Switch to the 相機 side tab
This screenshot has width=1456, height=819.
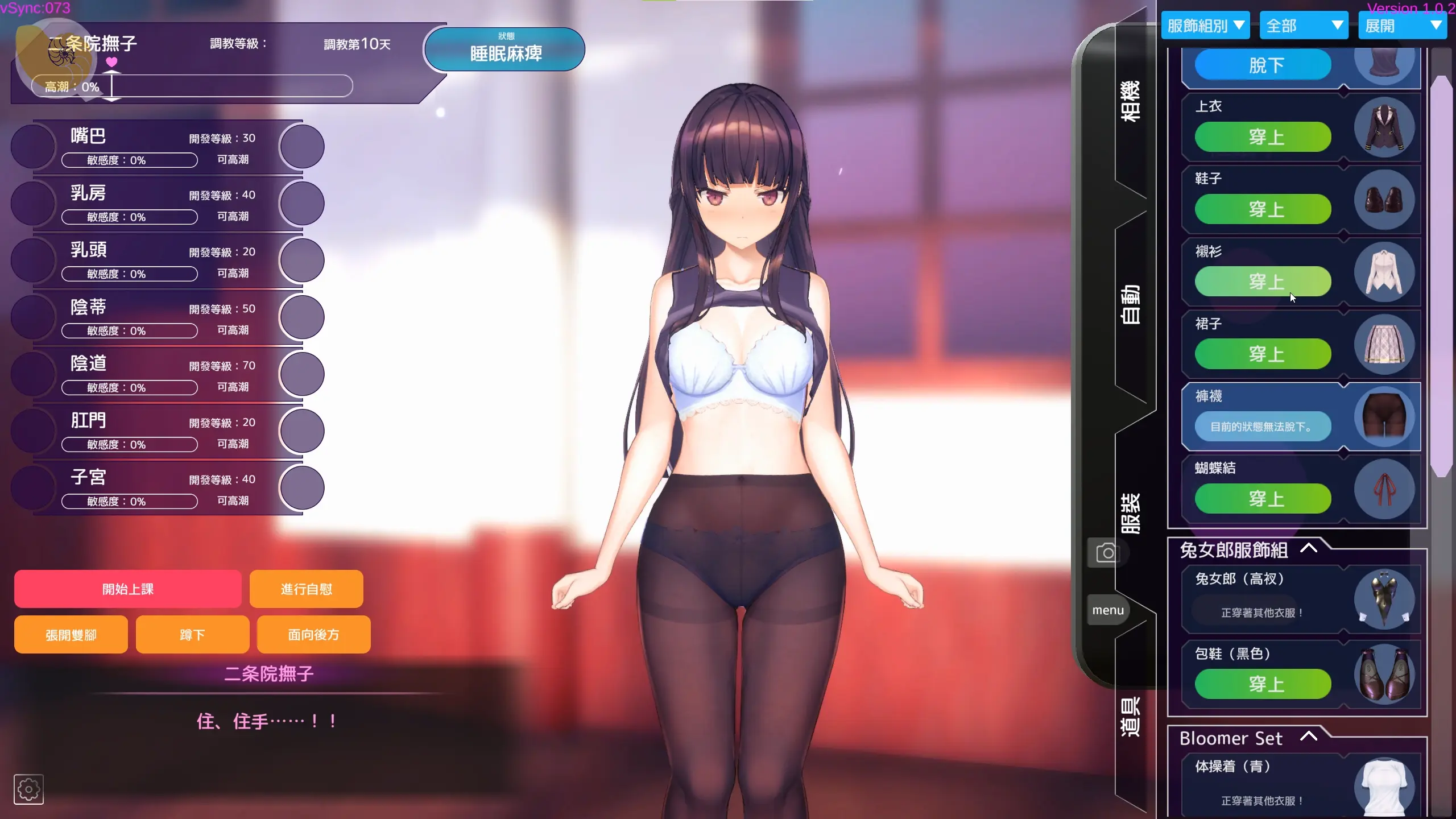[x=1131, y=101]
